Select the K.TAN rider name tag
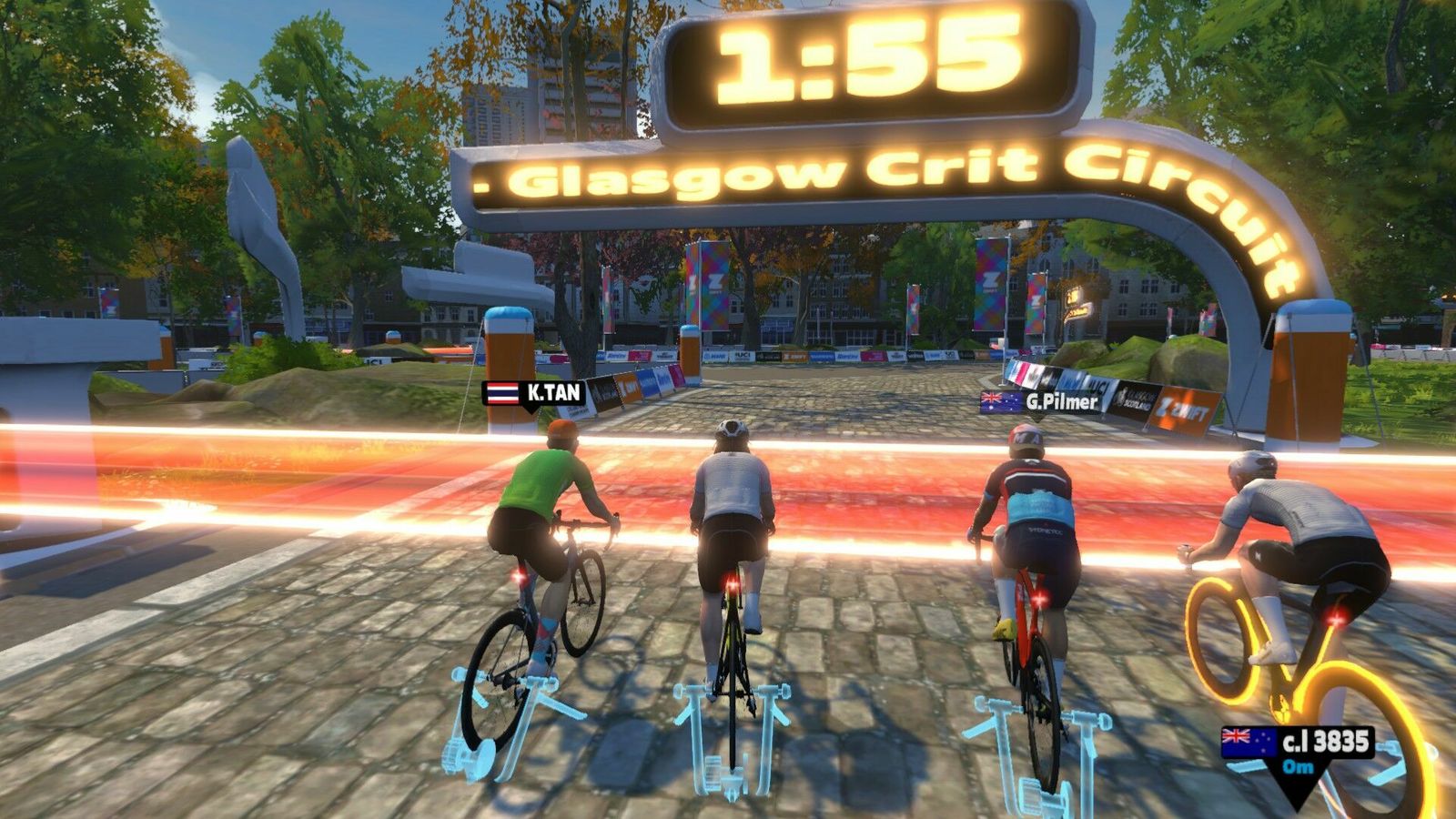Screen dimensions: 1456x819 click(x=534, y=393)
